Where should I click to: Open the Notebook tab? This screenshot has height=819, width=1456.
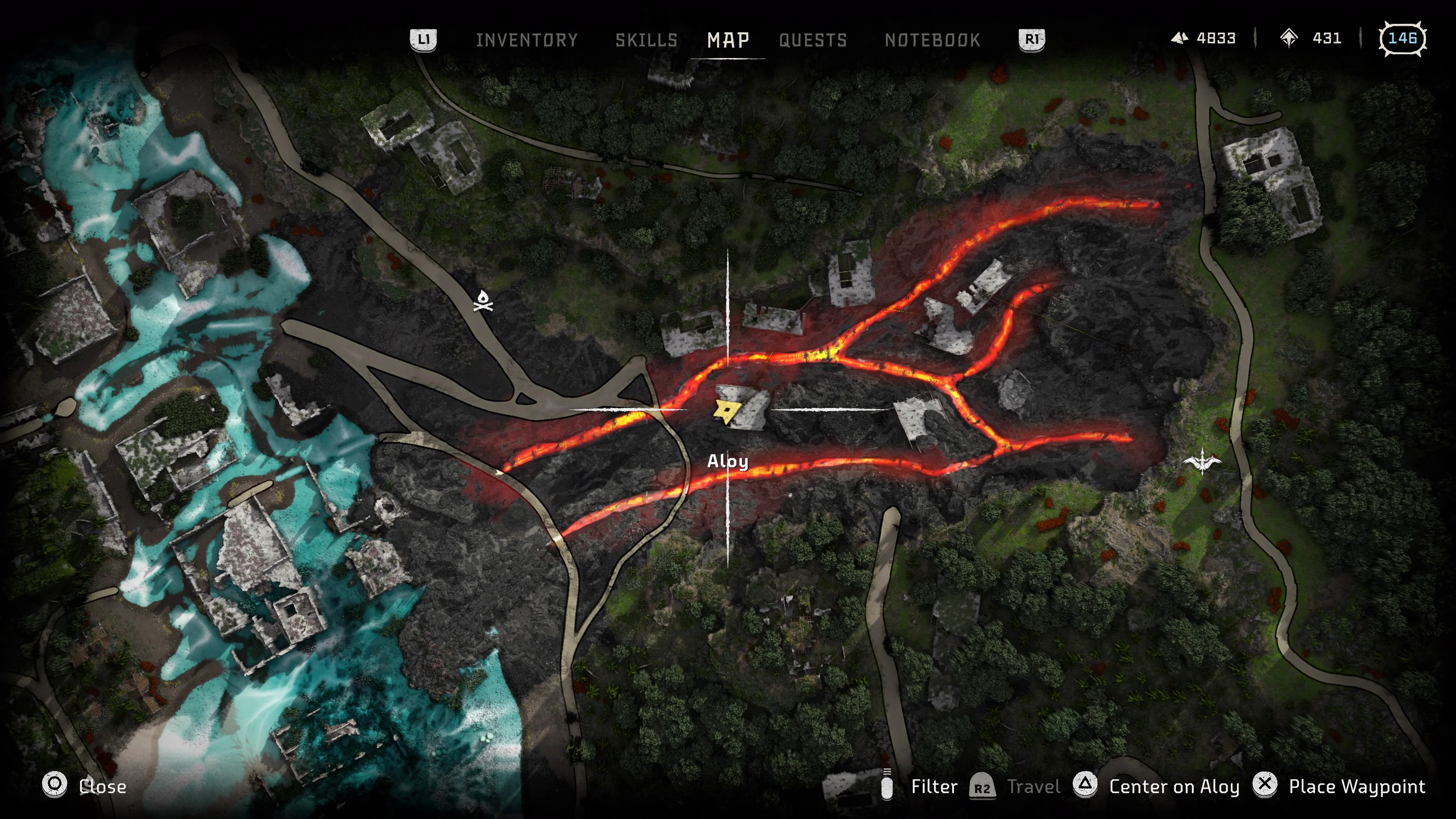click(932, 40)
